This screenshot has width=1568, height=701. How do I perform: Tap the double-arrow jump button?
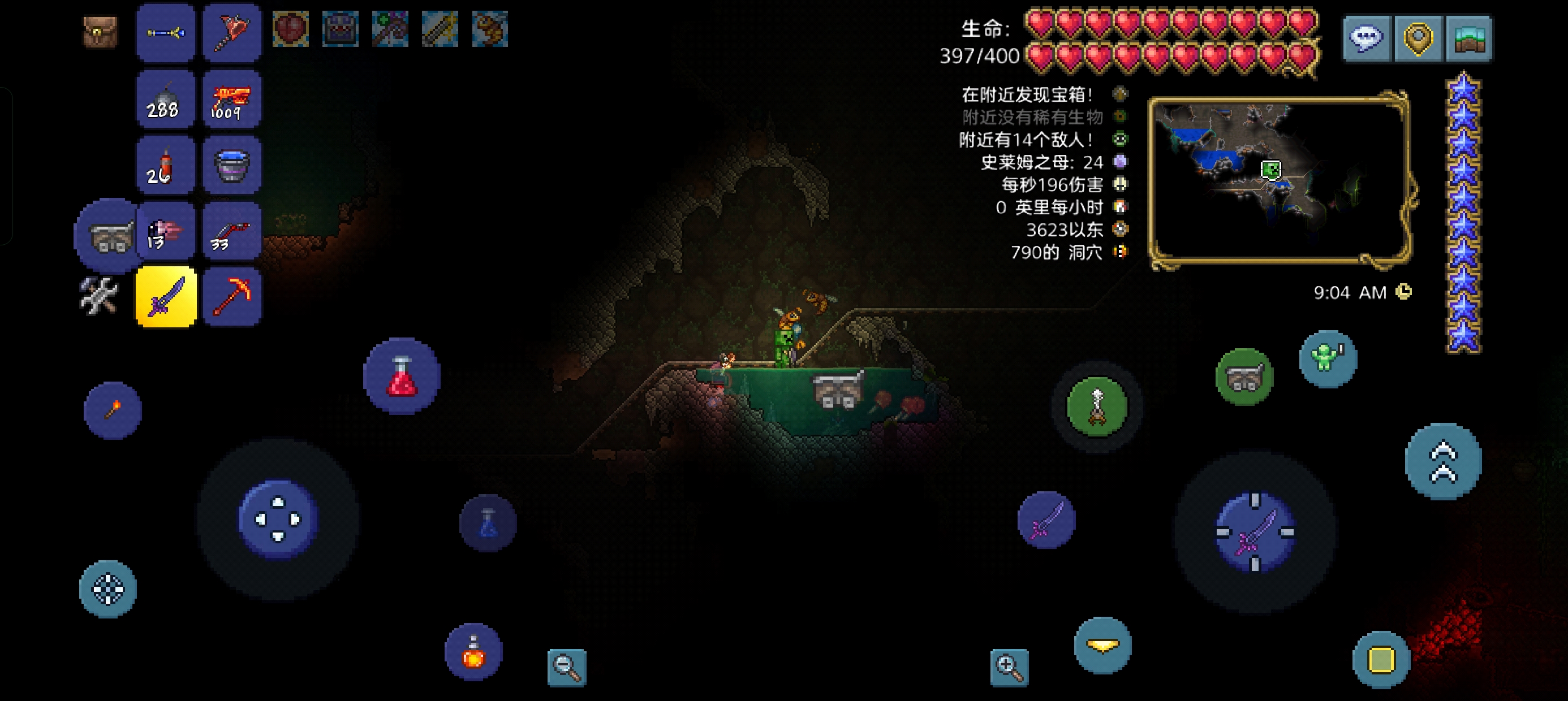click(x=1443, y=461)
